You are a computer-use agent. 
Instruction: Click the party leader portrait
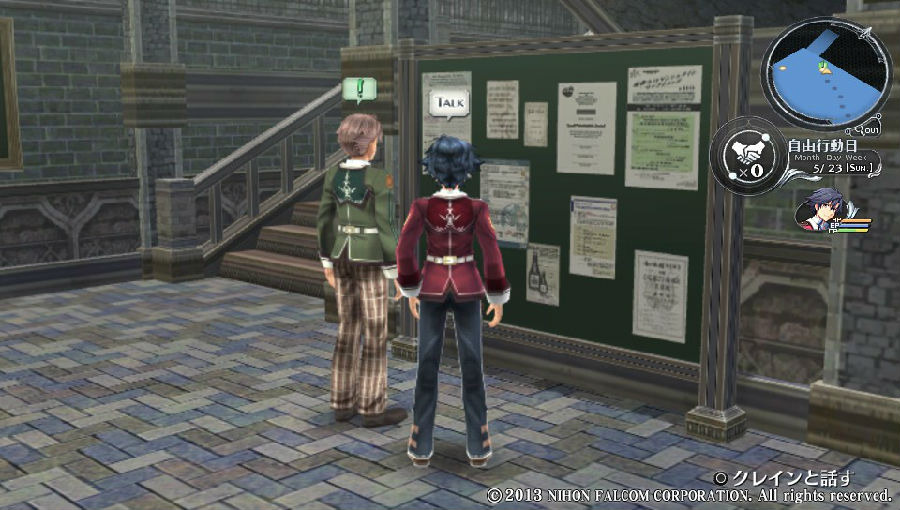tap(818, 209)
